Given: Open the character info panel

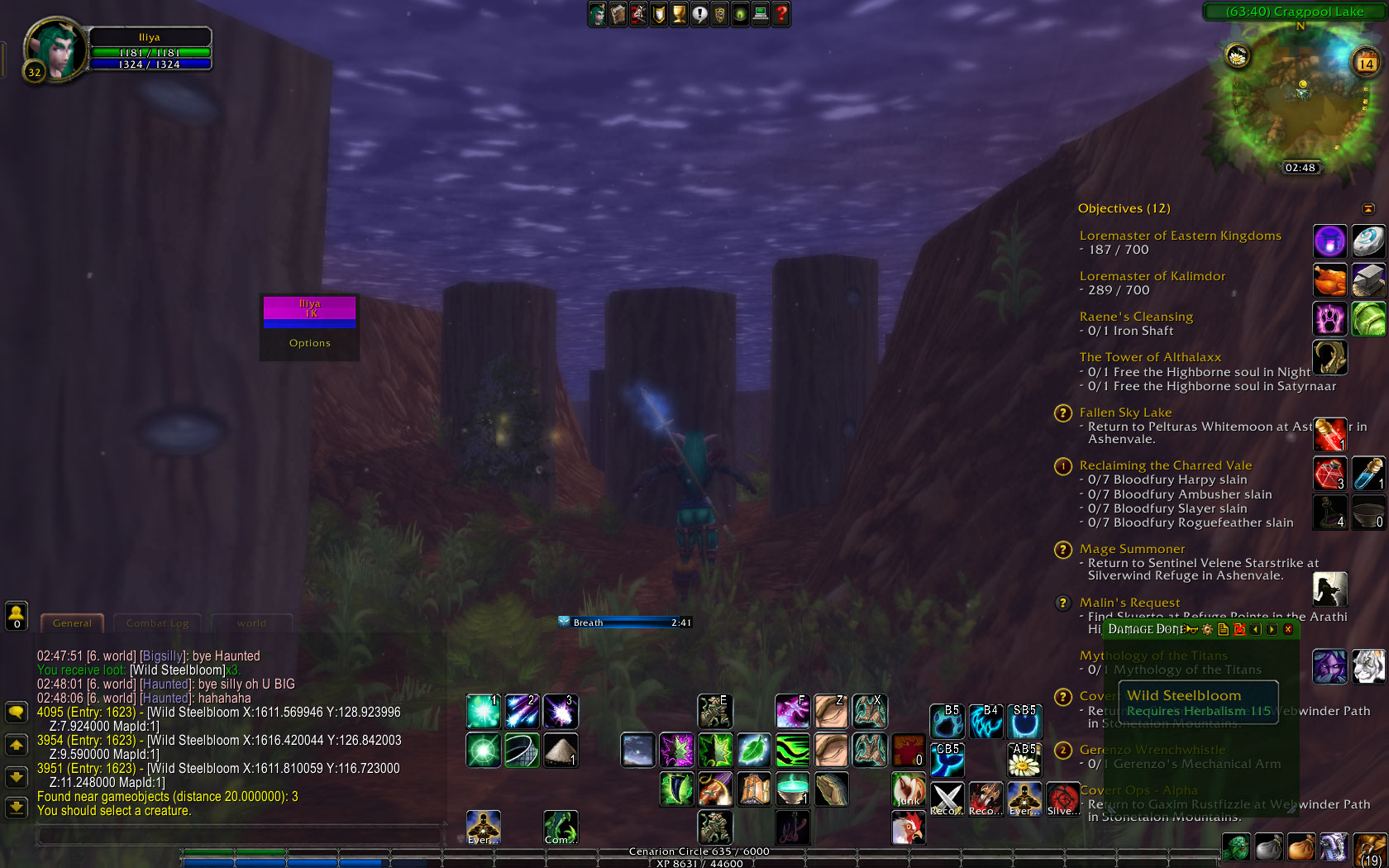Looking at the screenshot, I should point(598,14).
